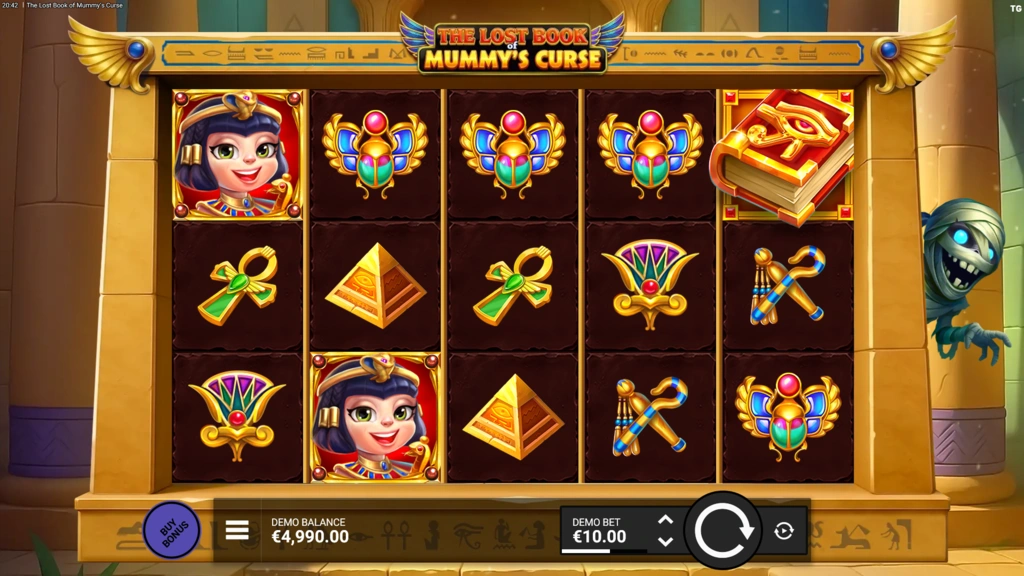Decrease the demo bet amount
The image size is (1024, 576).
pos(665,541)
